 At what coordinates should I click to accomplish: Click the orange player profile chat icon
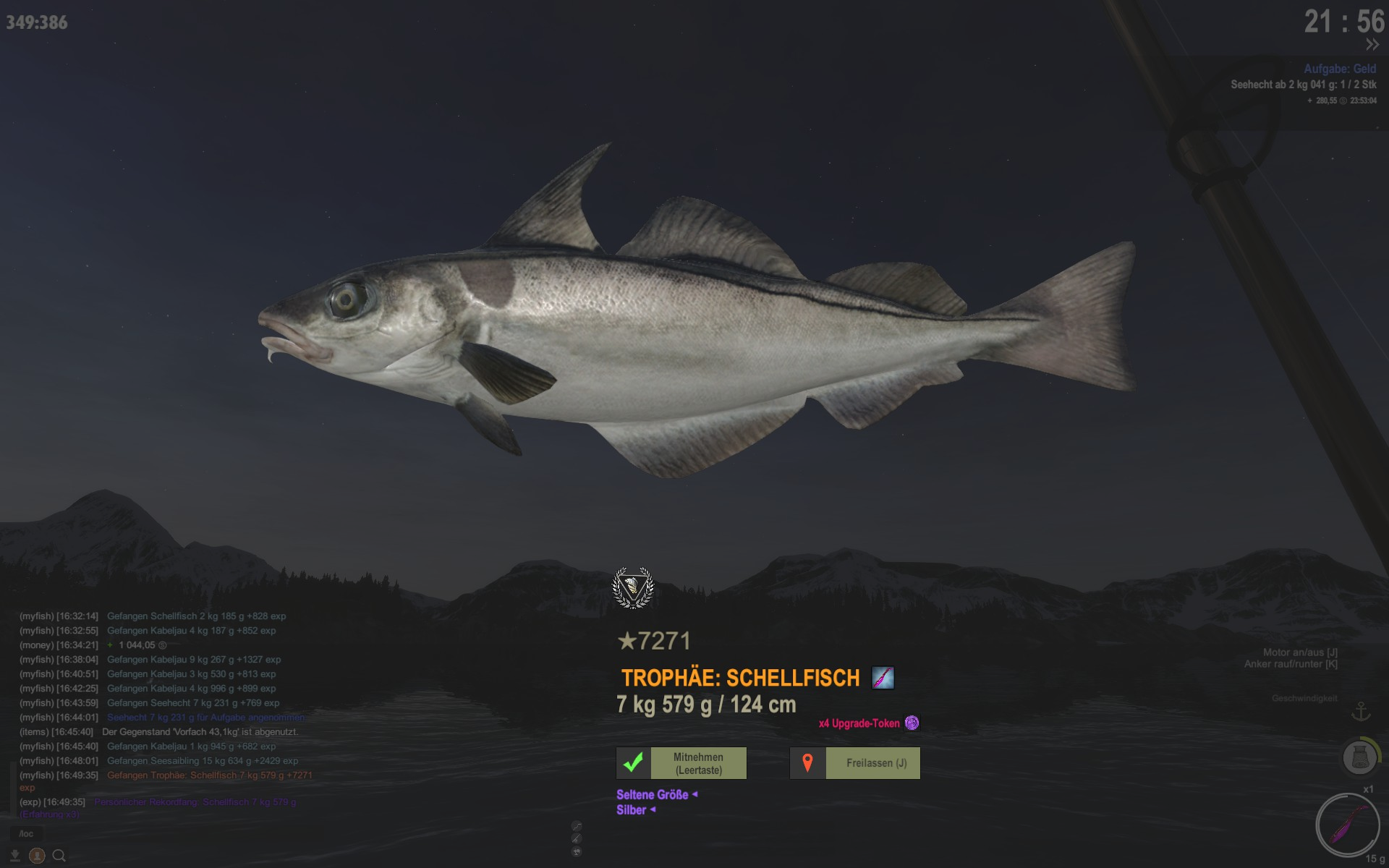coord(37,856)
